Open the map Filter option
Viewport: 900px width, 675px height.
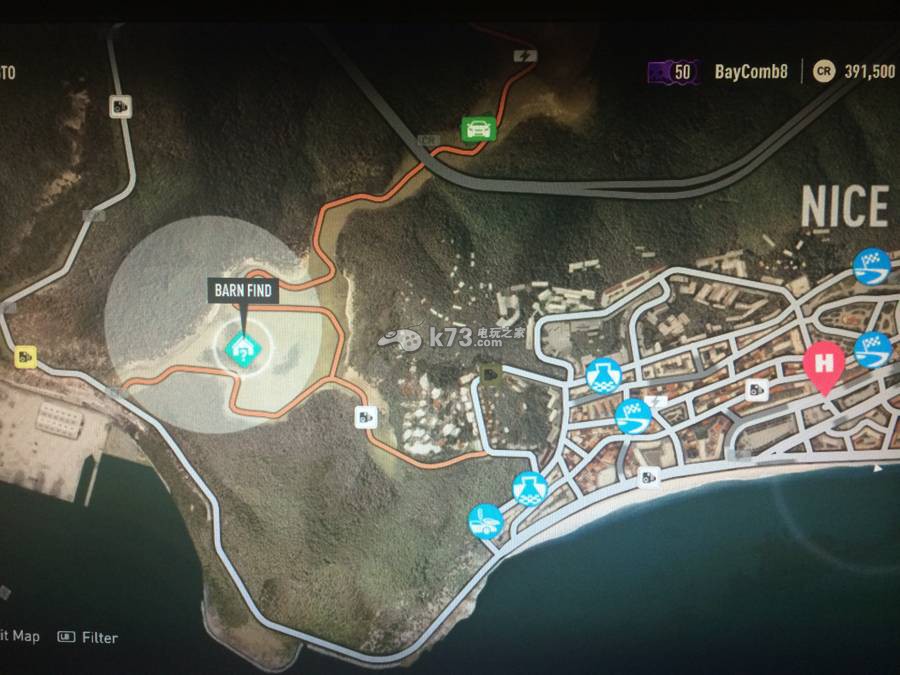99,637
